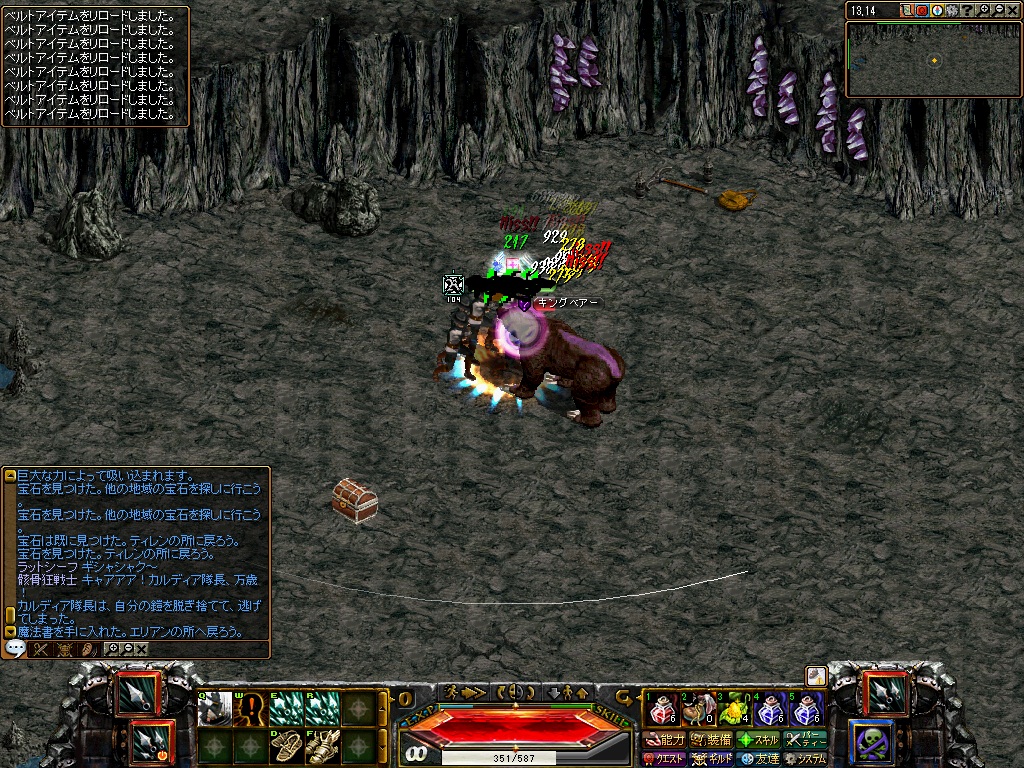Open the クエスト (Quest) menu
The height and width of the screenshot is (768, 1024).
point(665,759)
